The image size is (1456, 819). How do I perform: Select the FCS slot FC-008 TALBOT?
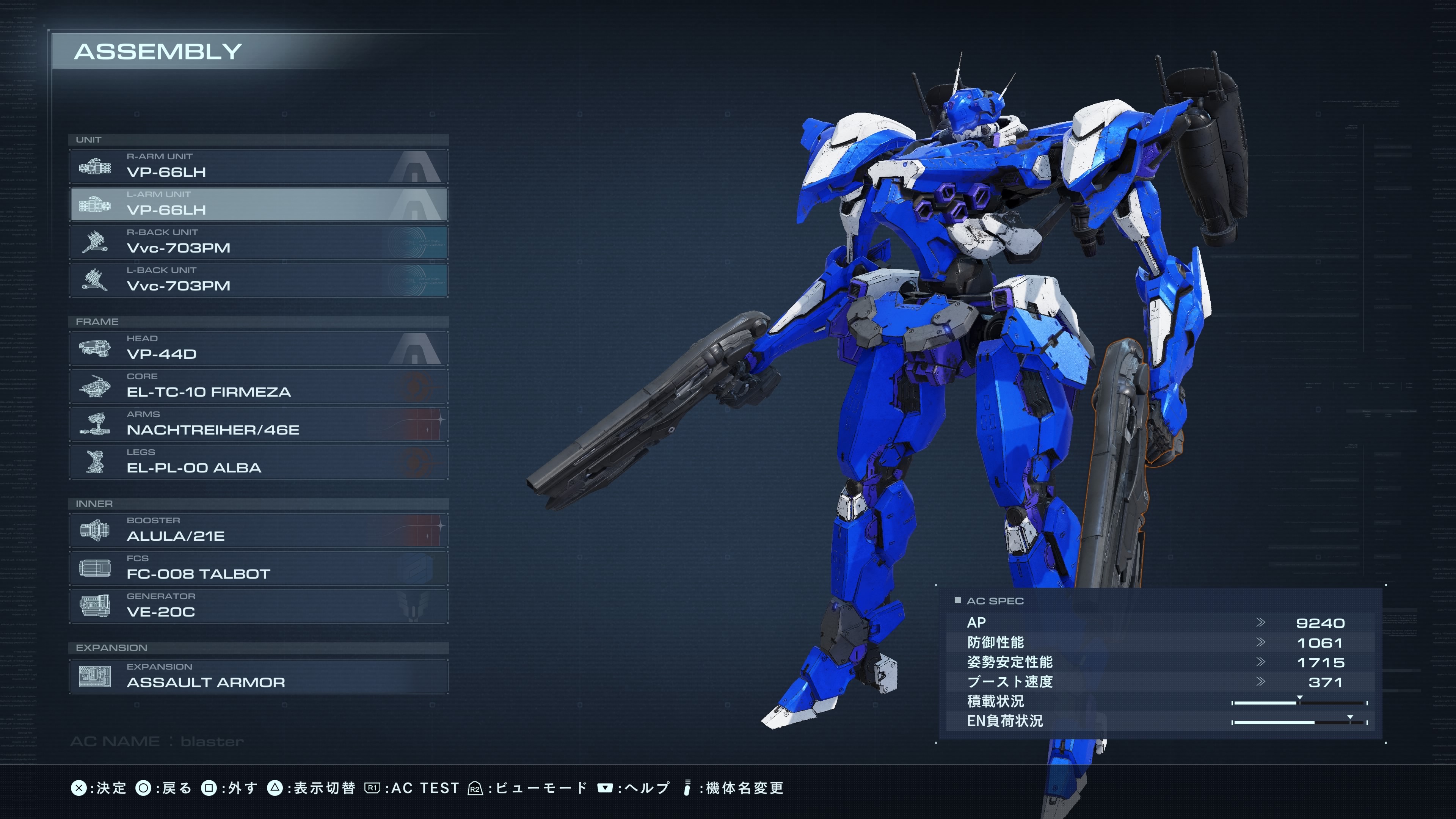(x=258, y=568)
